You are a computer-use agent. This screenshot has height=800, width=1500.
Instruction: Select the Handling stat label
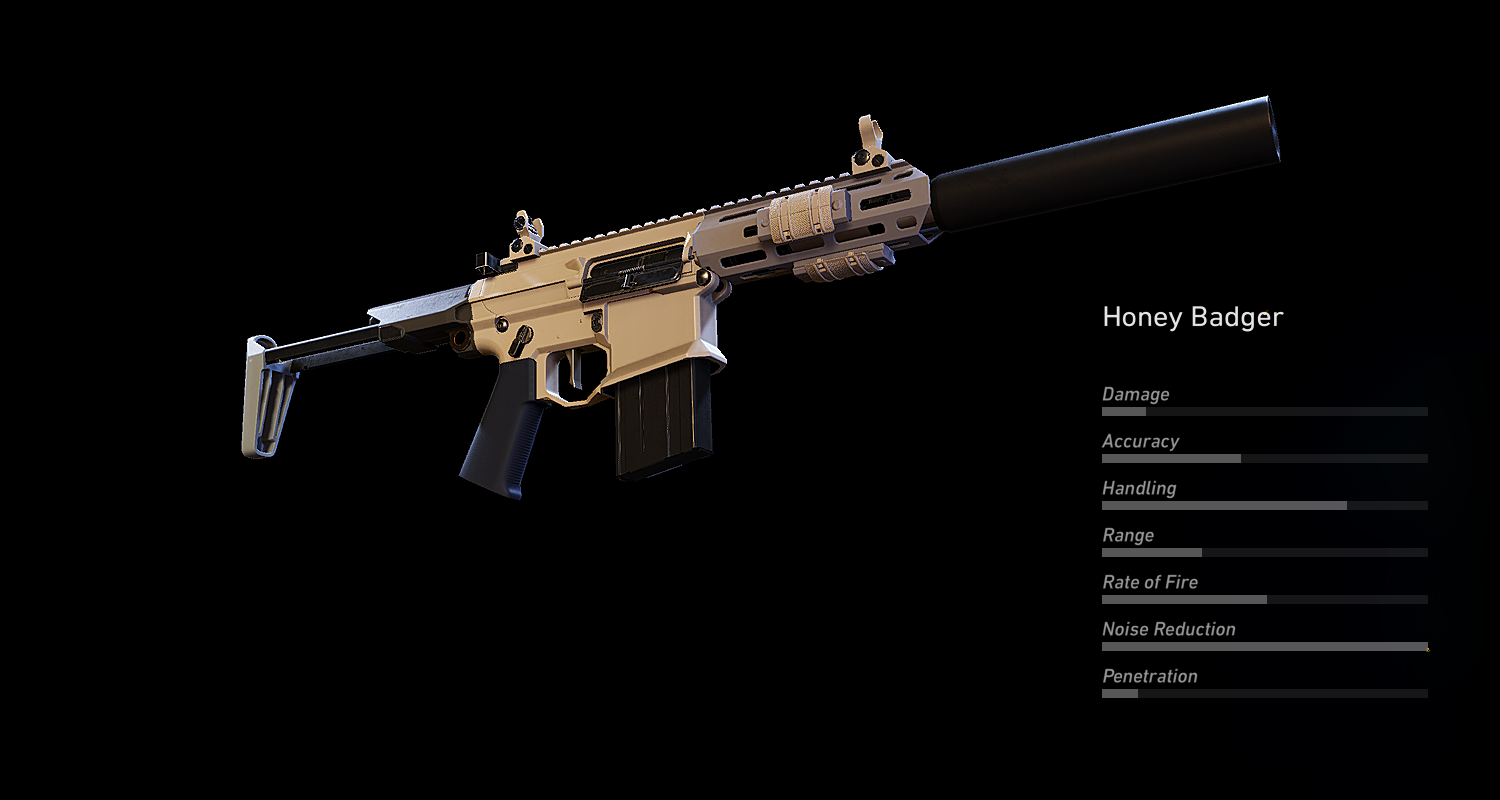pos(1139,488)
